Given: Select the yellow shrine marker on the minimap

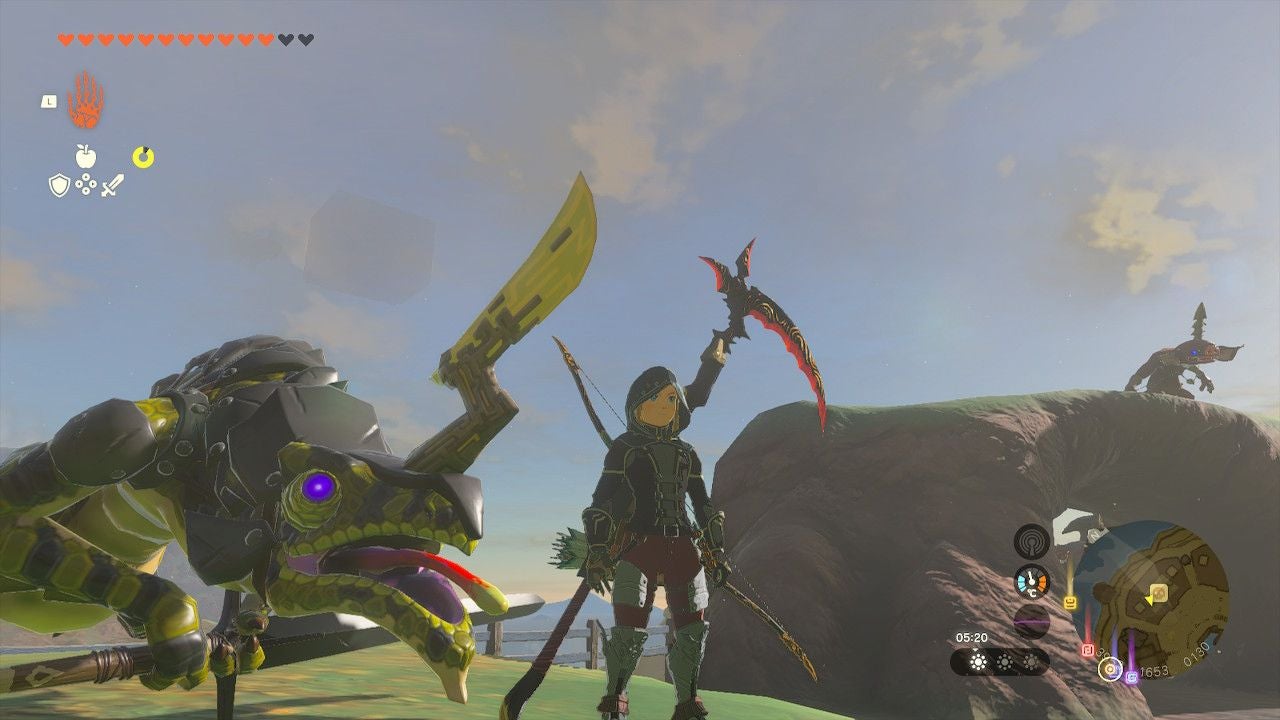Looking at the screenshot, I should [x=1069, y=600].
